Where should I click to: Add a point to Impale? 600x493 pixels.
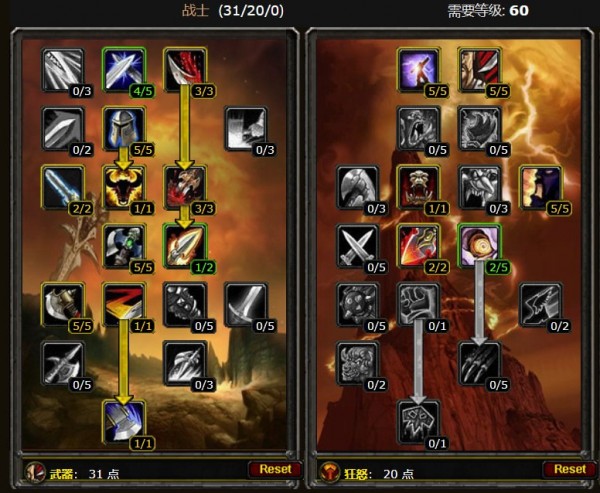[x=185, y=243]
